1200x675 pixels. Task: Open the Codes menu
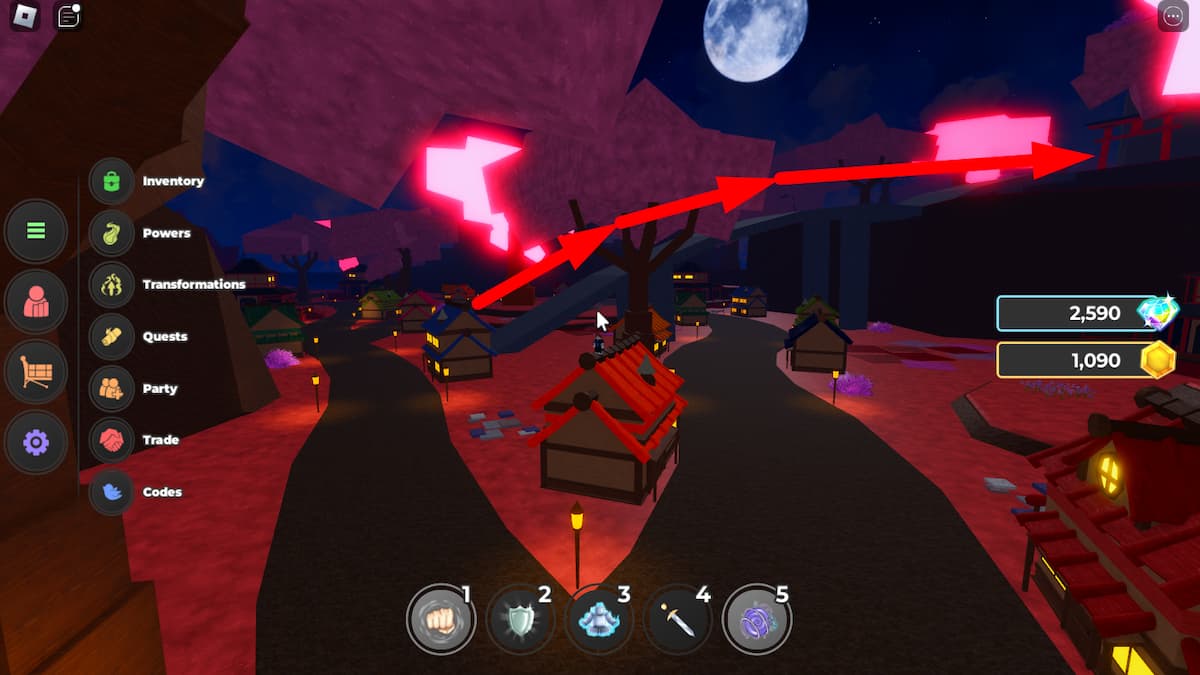(x=111, y=492)
